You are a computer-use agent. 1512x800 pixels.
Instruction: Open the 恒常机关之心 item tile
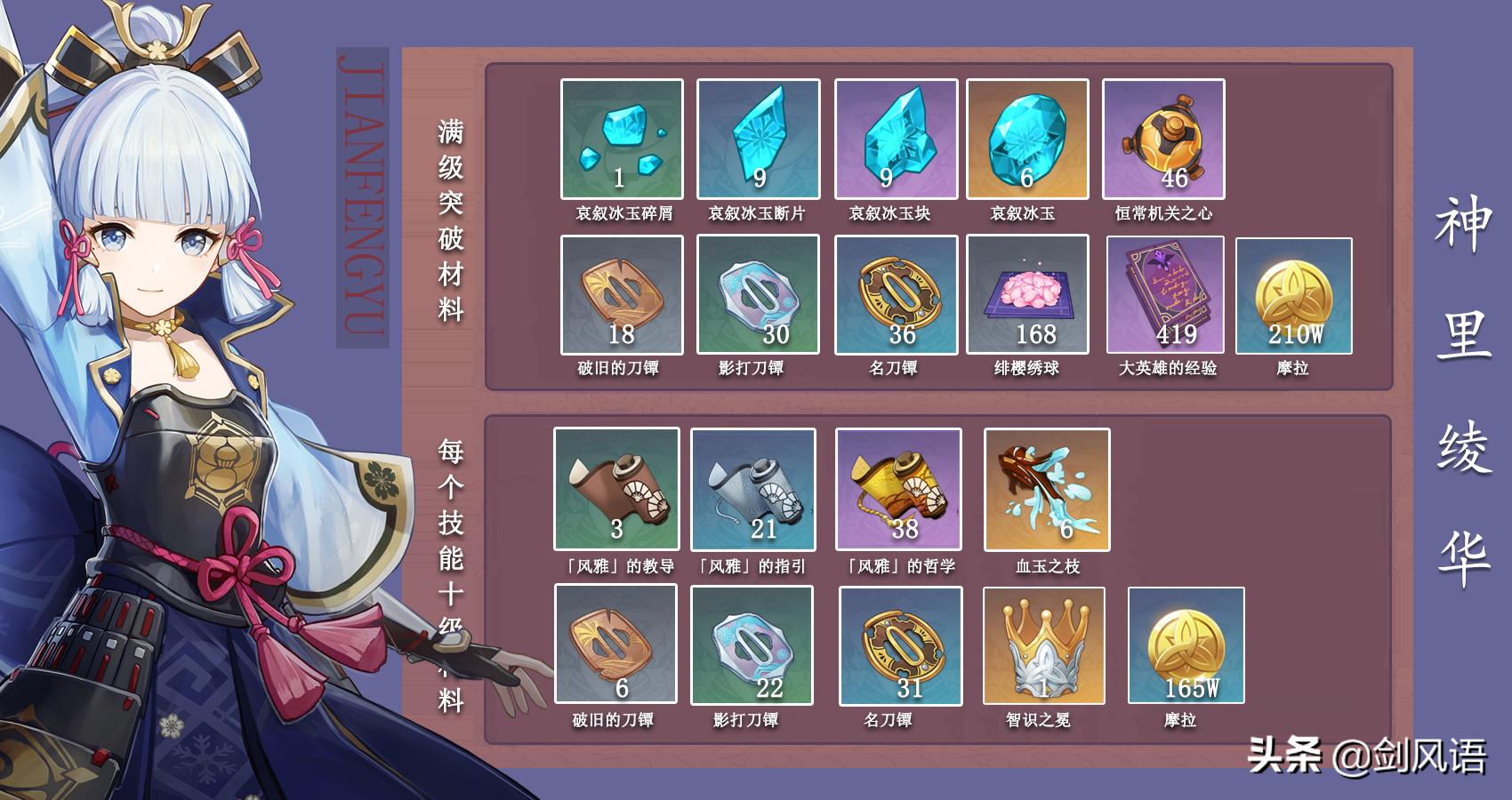pos(1163,140)
